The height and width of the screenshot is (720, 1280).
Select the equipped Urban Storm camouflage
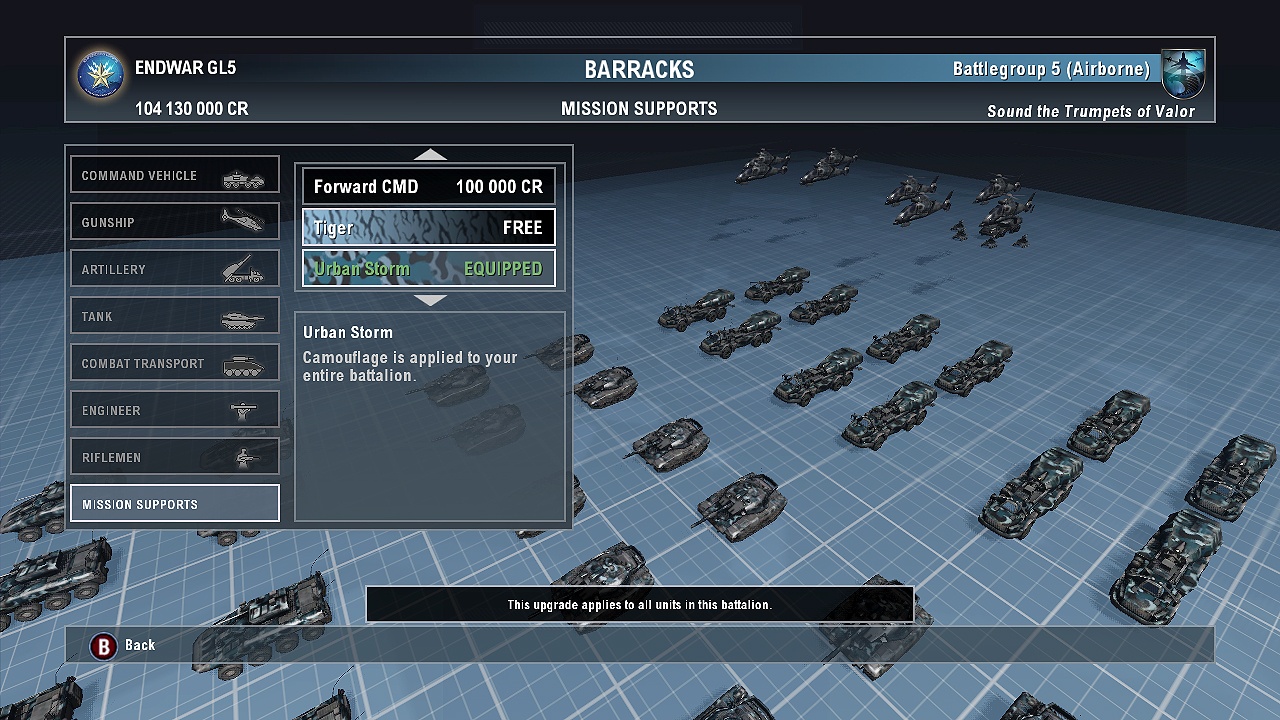(x=429, y=269)
